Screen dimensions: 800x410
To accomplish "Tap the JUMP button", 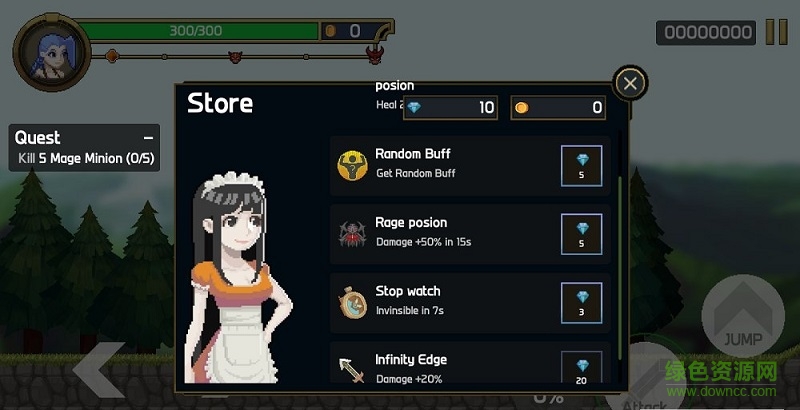I will pyautogui.click(x=742, y=322).
